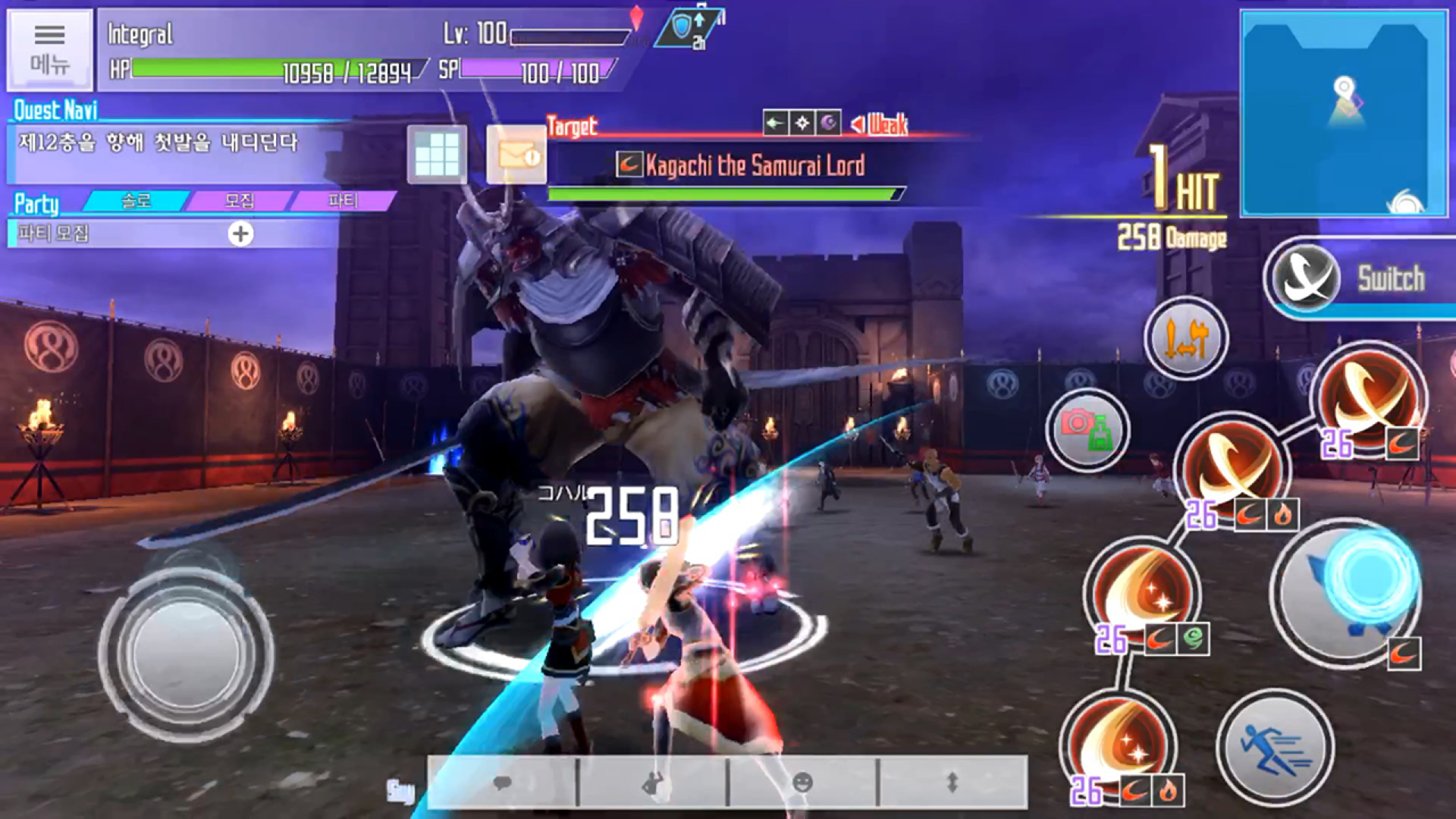Open the 메뉴 hamburger menu

coord(50,49)
